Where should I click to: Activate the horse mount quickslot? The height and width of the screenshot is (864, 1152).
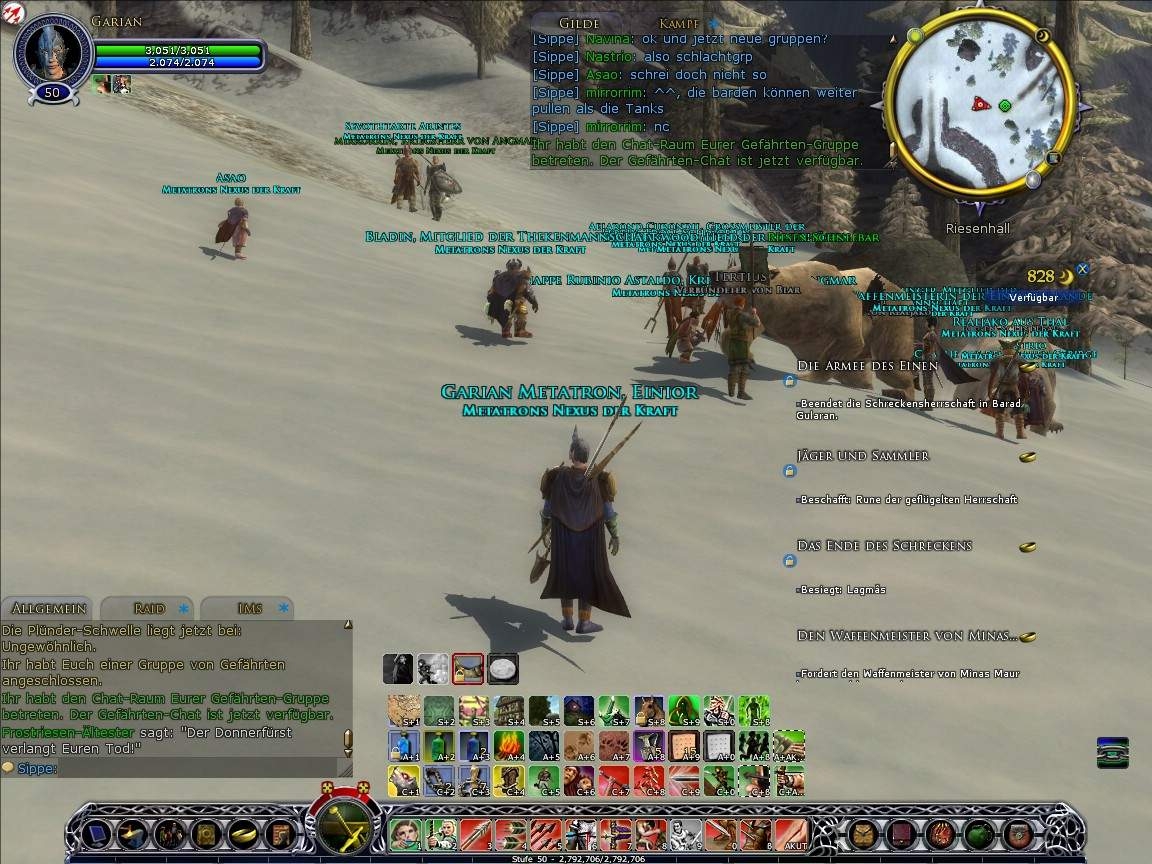click(x=648, y=710)
